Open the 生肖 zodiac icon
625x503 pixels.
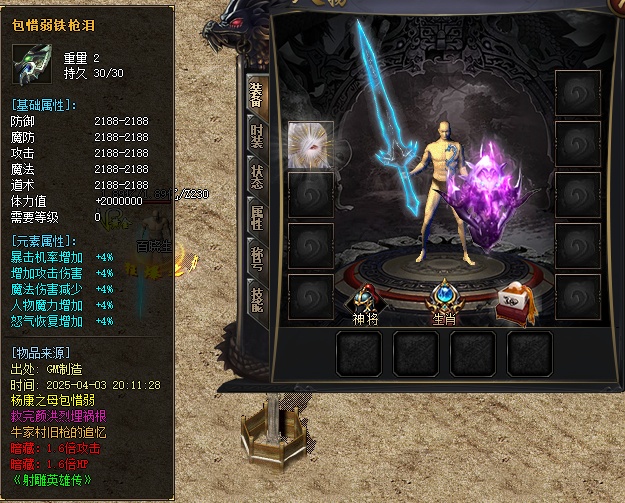[x=444, y=298]
